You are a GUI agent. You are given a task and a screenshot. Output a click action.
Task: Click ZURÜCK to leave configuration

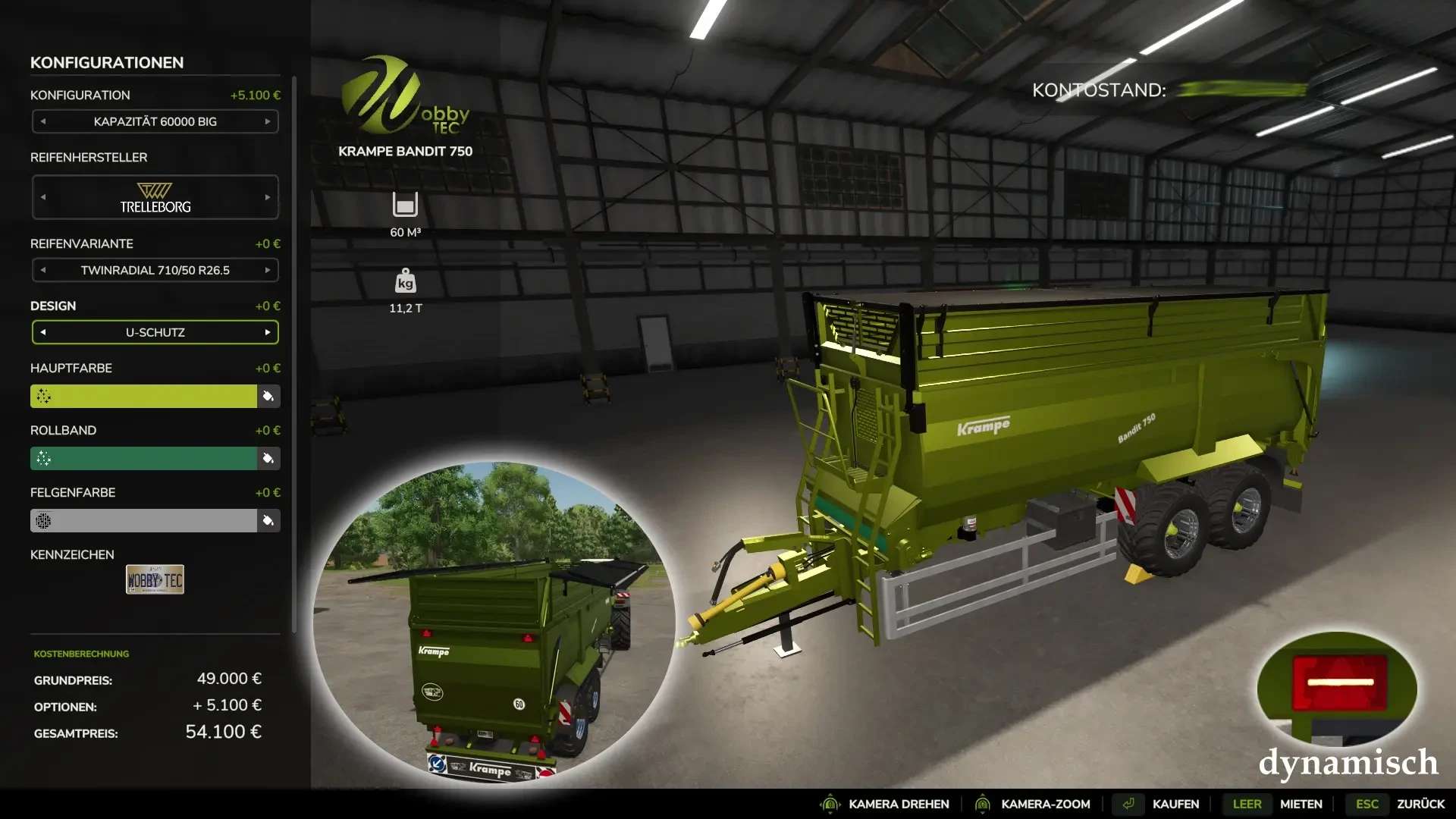coord(1420,804)
